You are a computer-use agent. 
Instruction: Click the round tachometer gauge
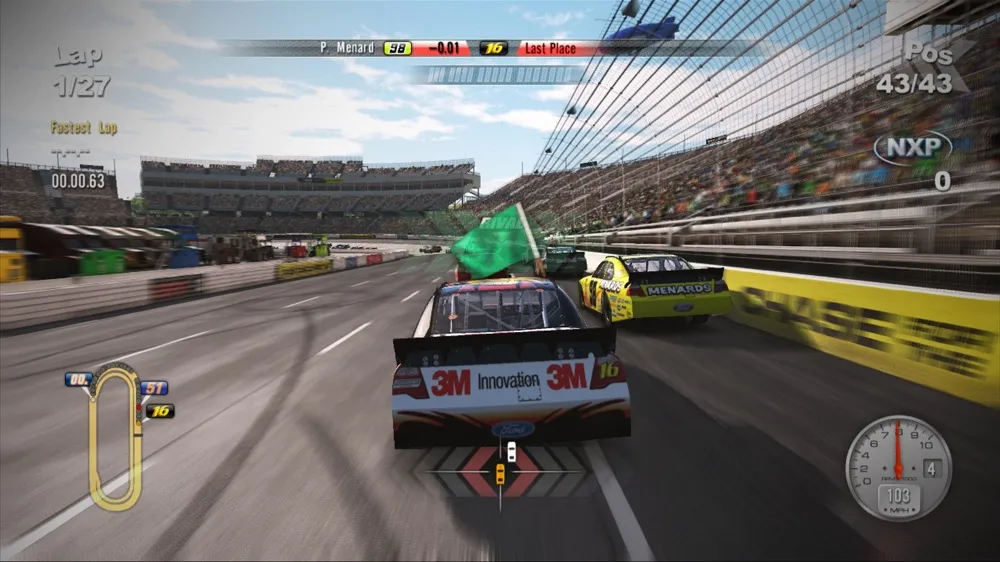coord(897,455)
